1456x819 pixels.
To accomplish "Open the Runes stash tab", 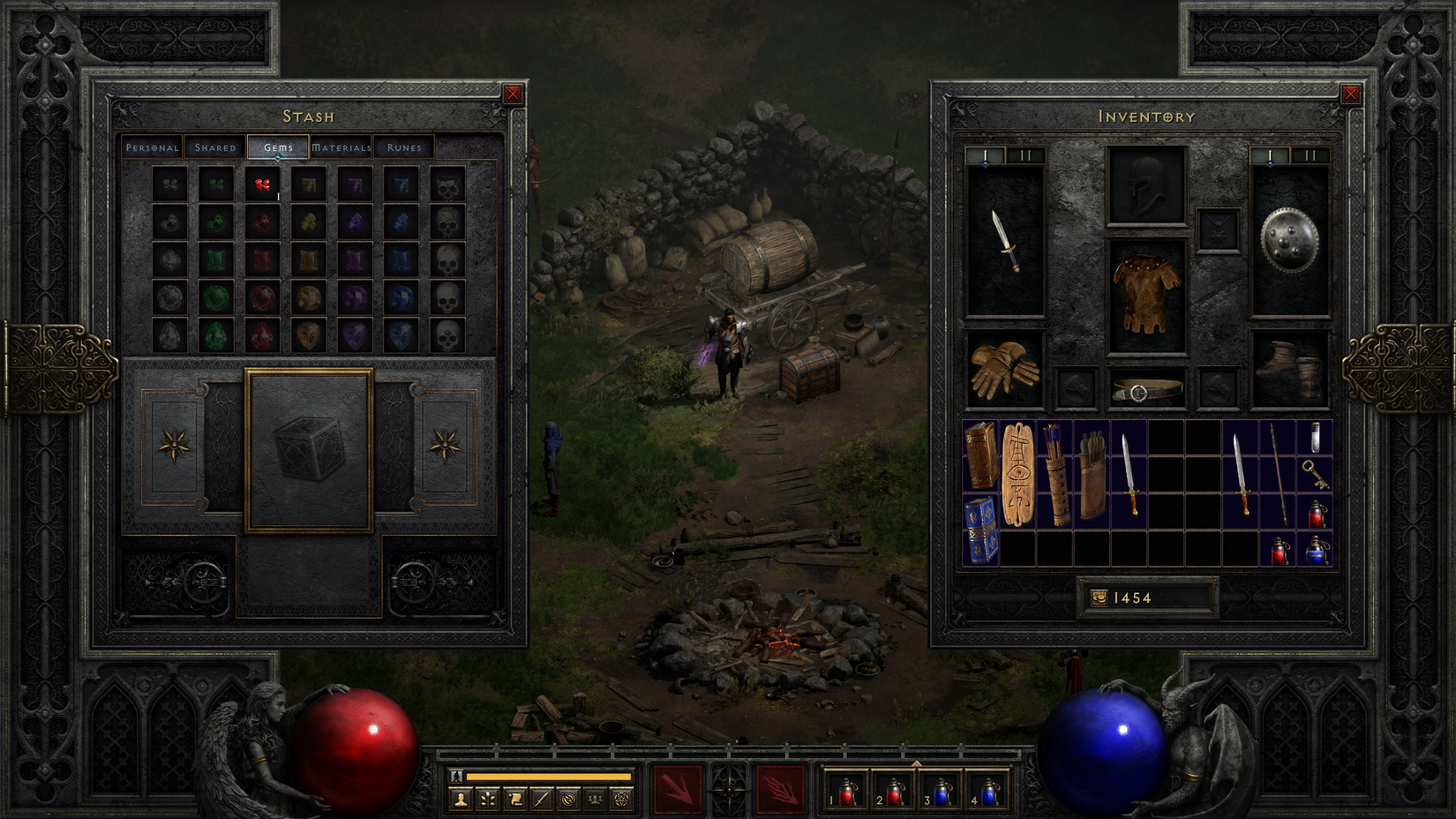I will tap(406, 147).
